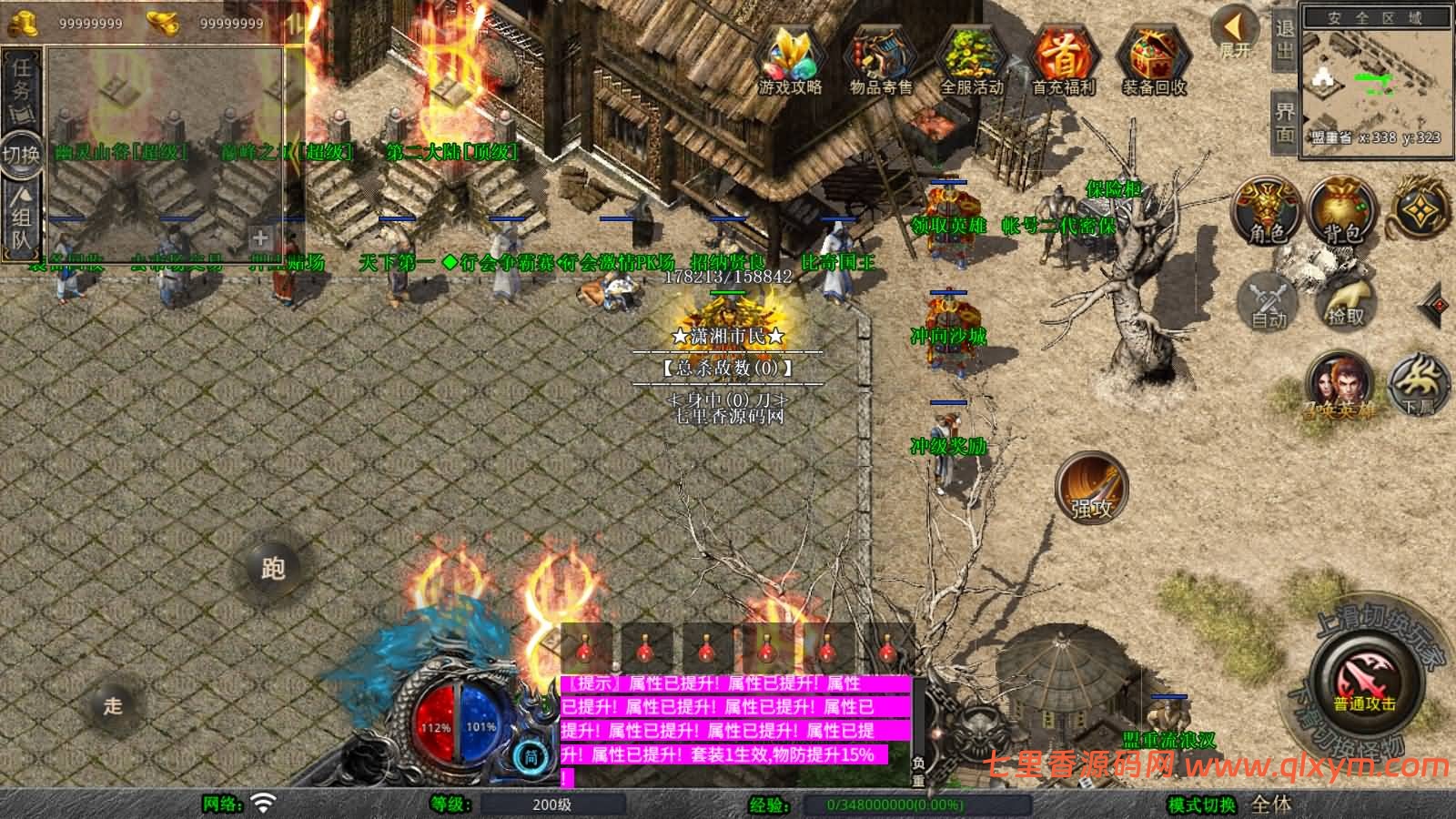
Task: Open the 首充福利 first-recharge bonus
Action: tap(1063, 61)
